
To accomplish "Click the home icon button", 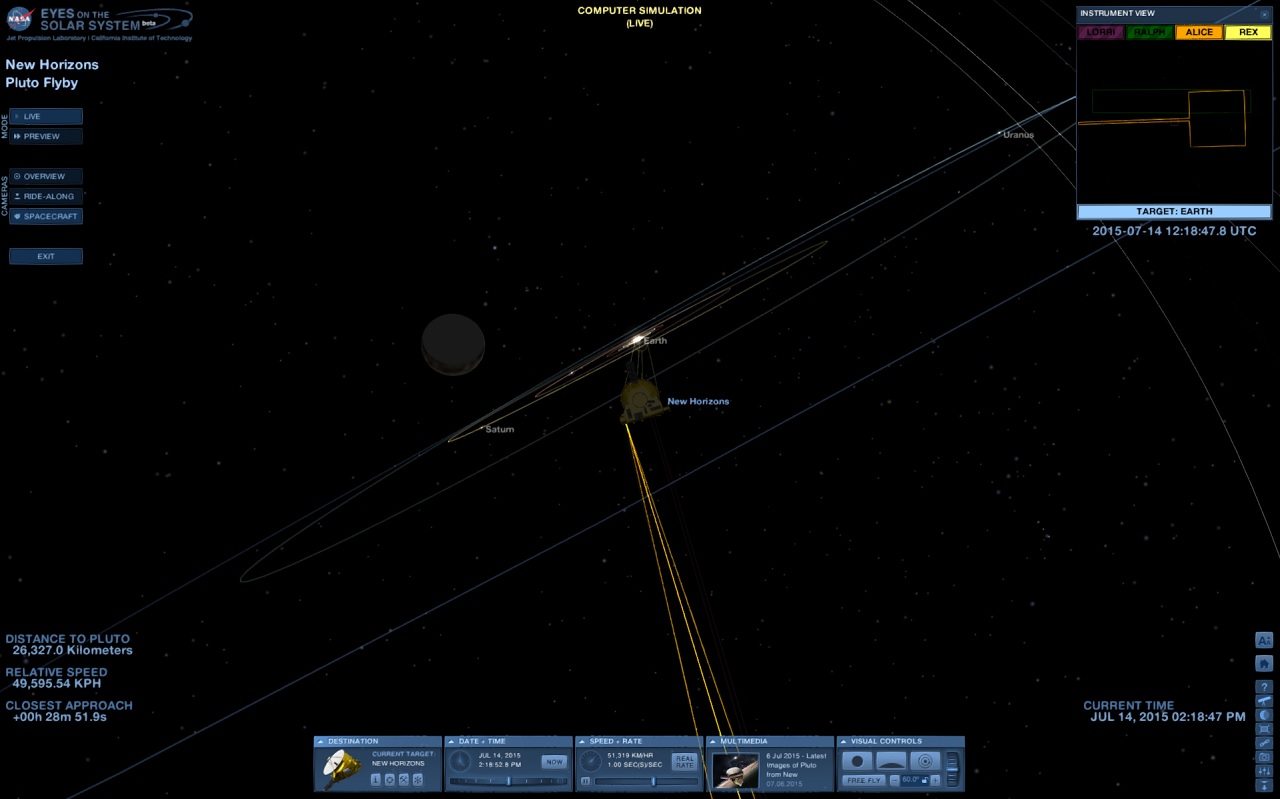I will (1264, 663).
